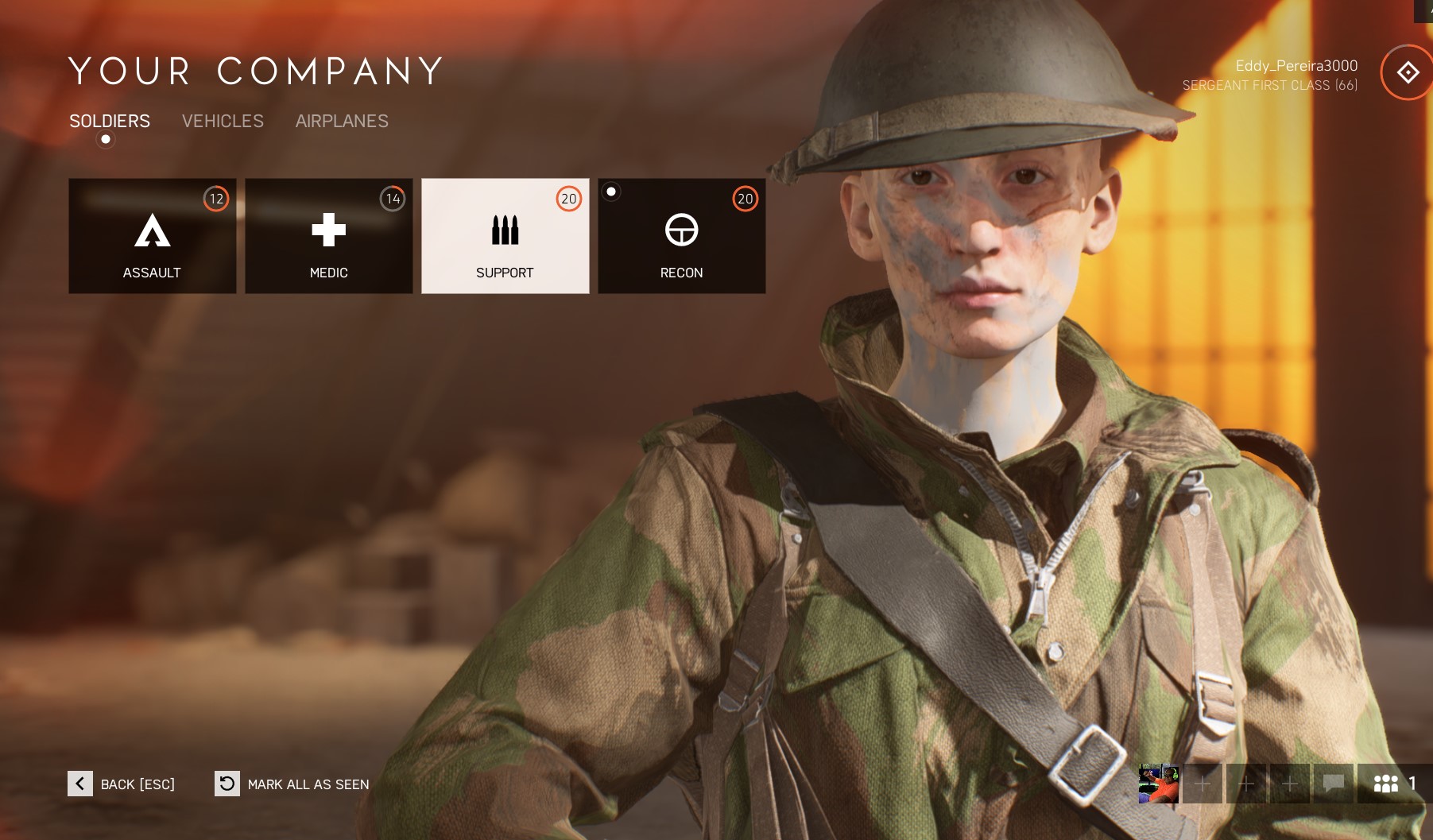This screenshot has width=1433, height=840.
Task: Open the chat speech bubble icon
Action: [1334, 784]
